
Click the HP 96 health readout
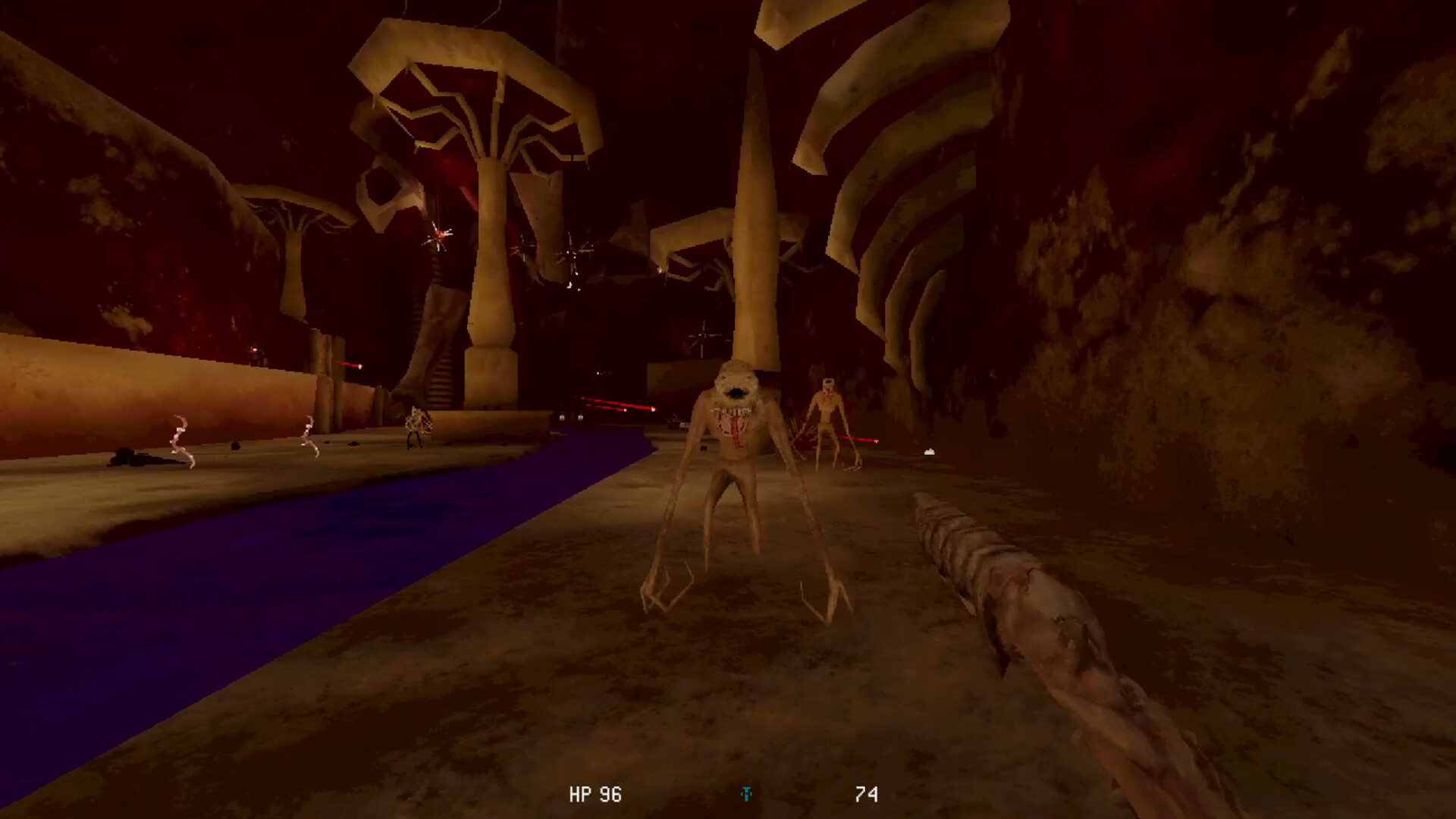[x=595, y=795]
